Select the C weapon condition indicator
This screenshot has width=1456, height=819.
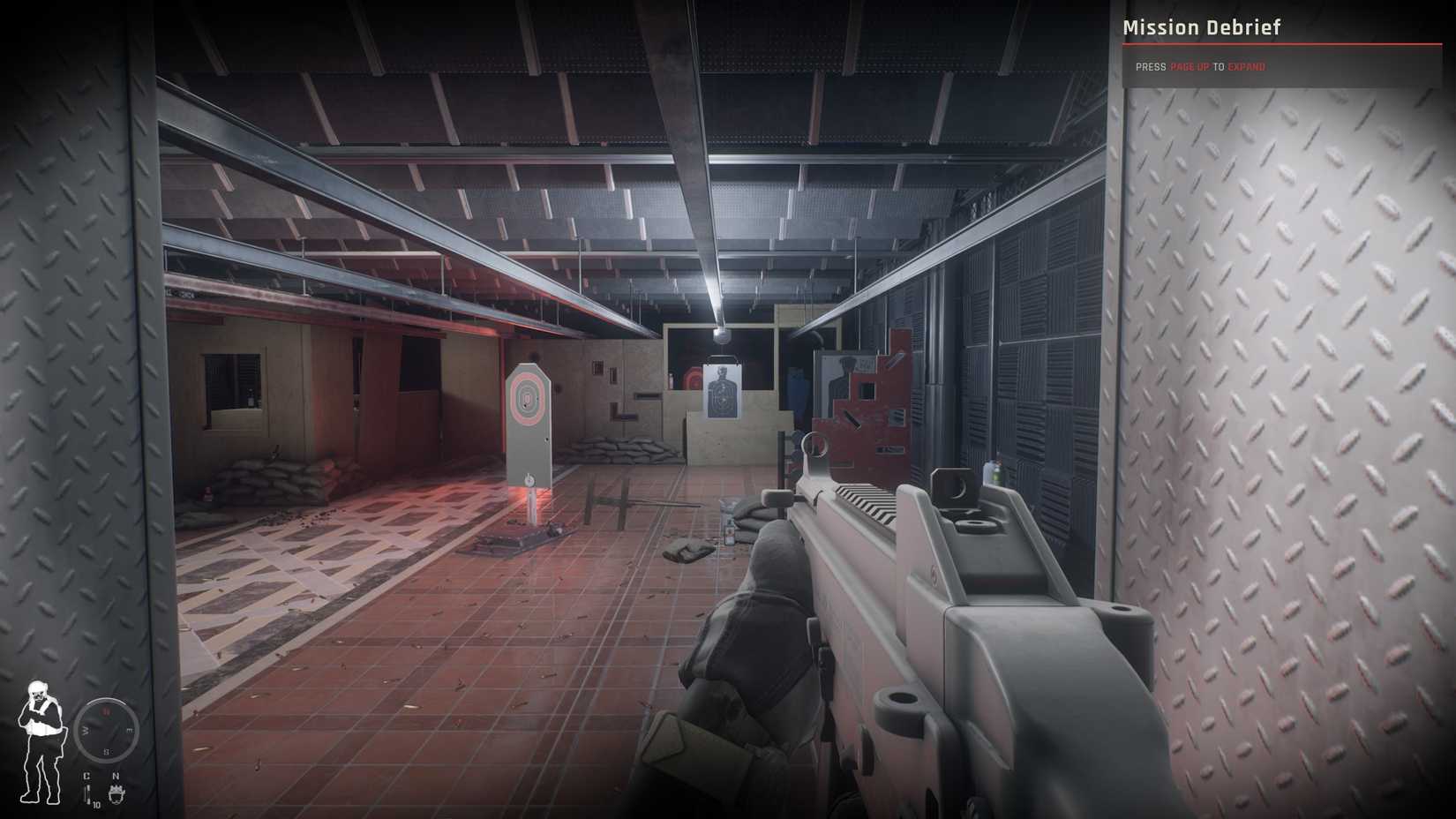[x=86, y=775]
